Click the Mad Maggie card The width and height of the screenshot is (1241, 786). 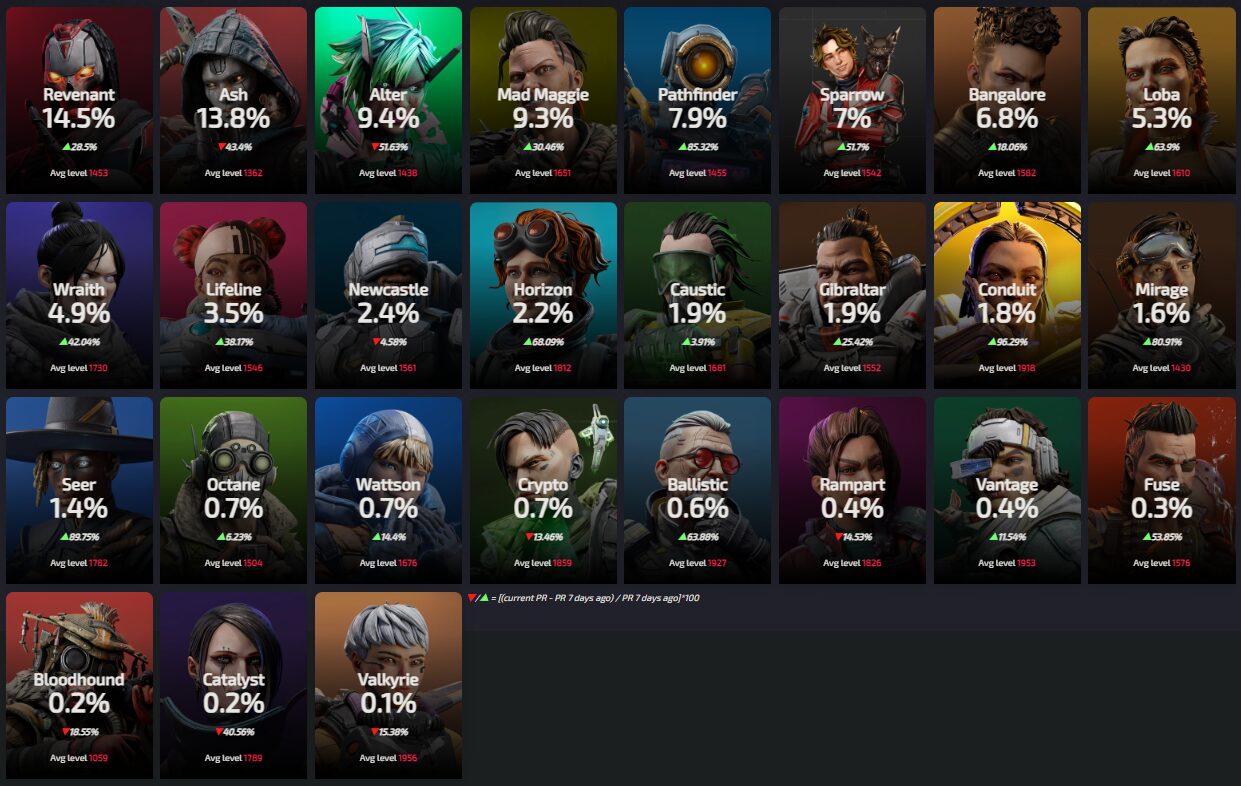pyautogui.click(x=543, y=100)
